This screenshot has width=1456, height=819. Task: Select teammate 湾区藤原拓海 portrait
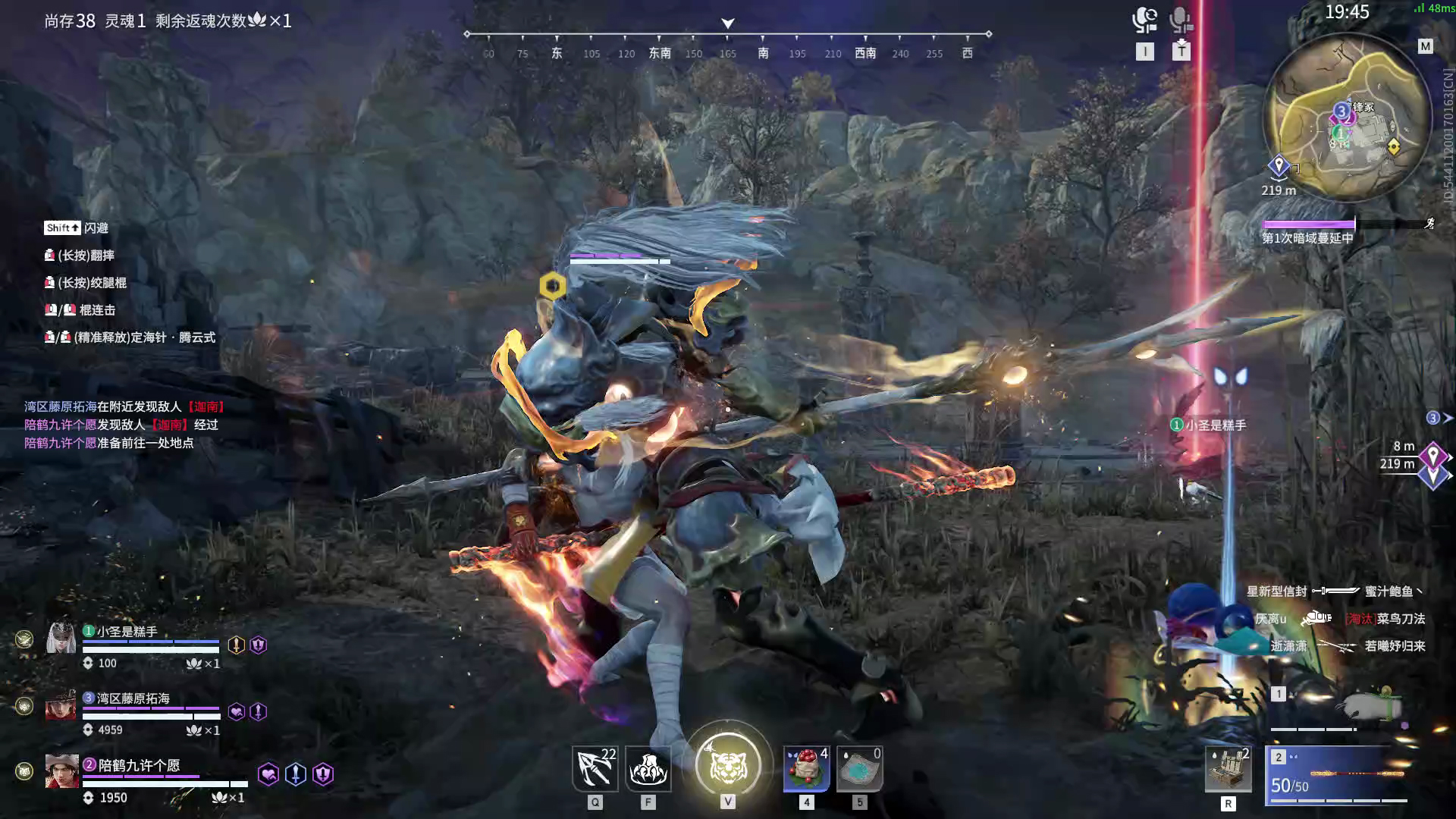[x=61, y=705]
